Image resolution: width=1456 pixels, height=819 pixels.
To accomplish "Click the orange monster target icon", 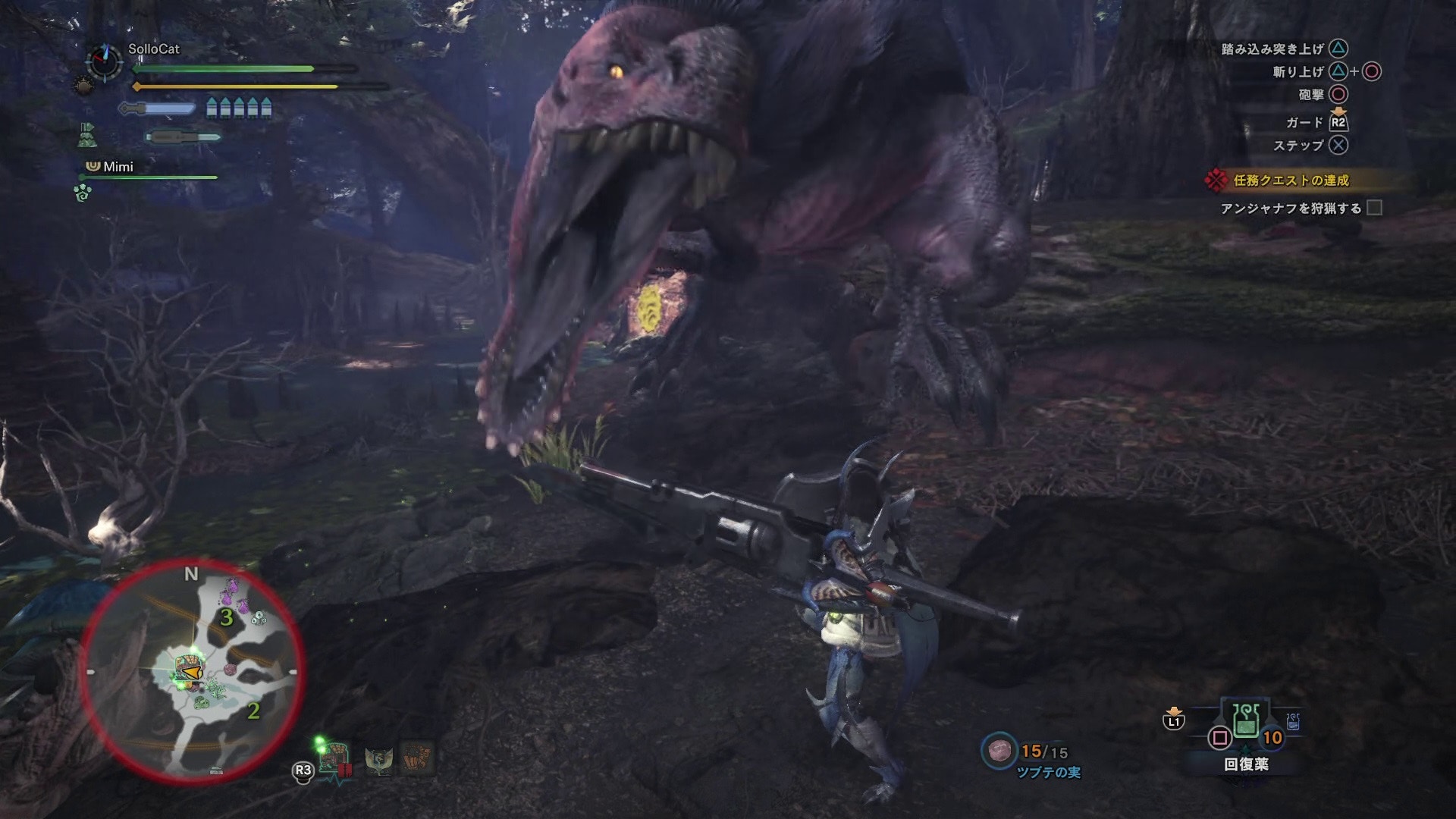I will coord(416,758).
